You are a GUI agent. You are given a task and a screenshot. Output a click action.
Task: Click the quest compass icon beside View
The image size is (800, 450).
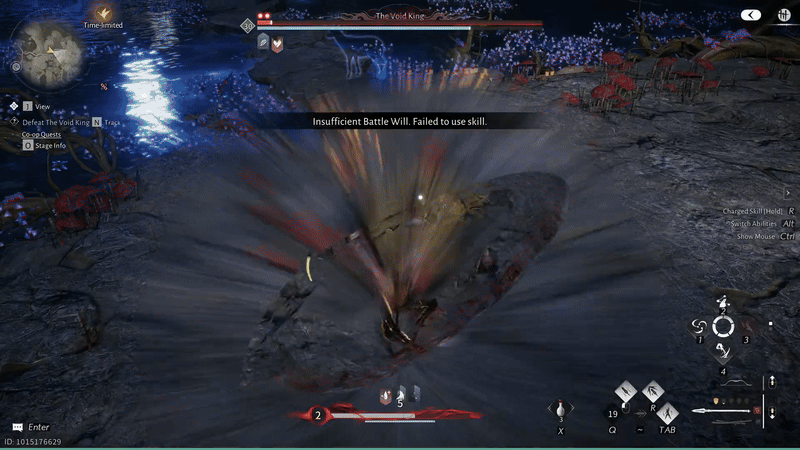click(14, 105)
